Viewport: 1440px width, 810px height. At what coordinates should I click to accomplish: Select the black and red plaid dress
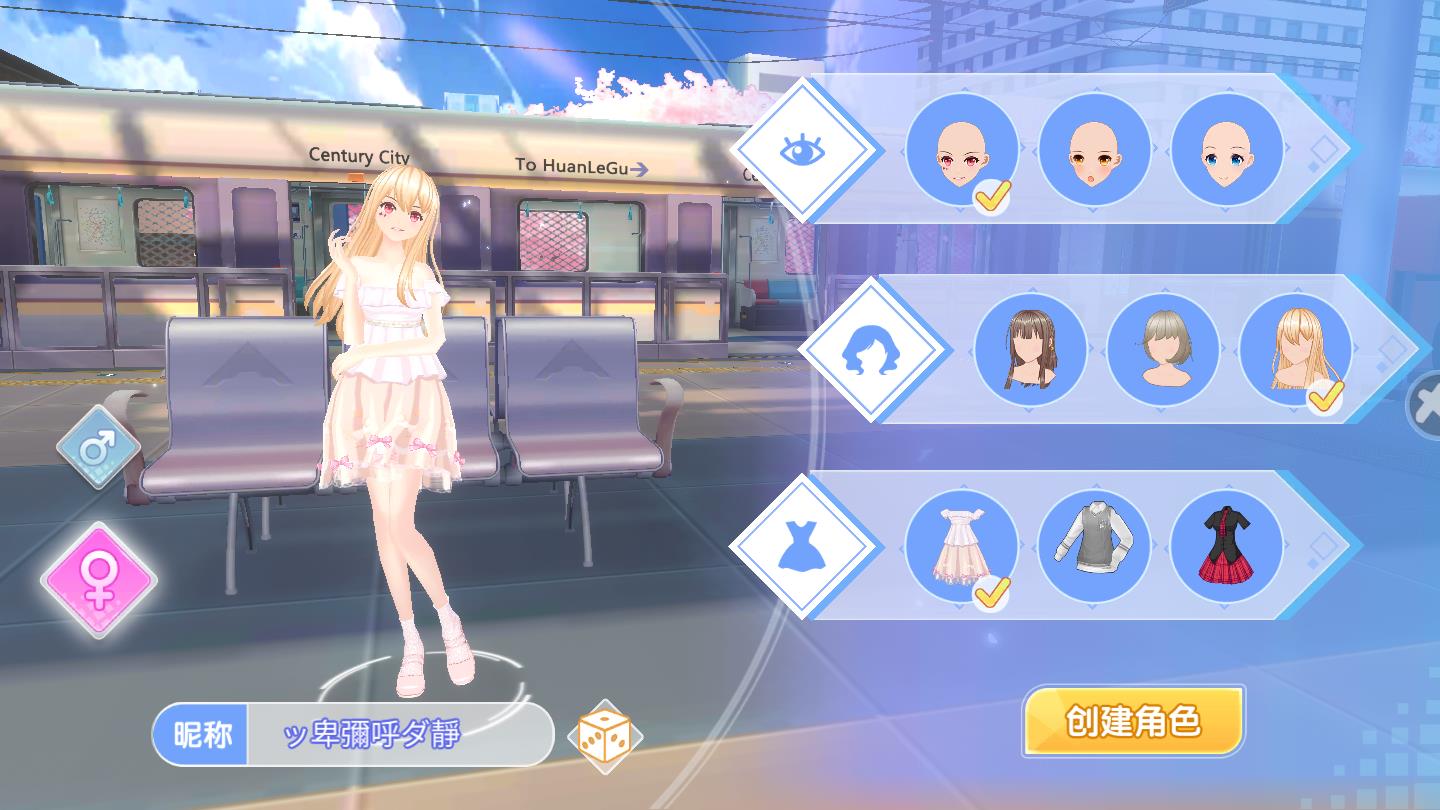1226,546
